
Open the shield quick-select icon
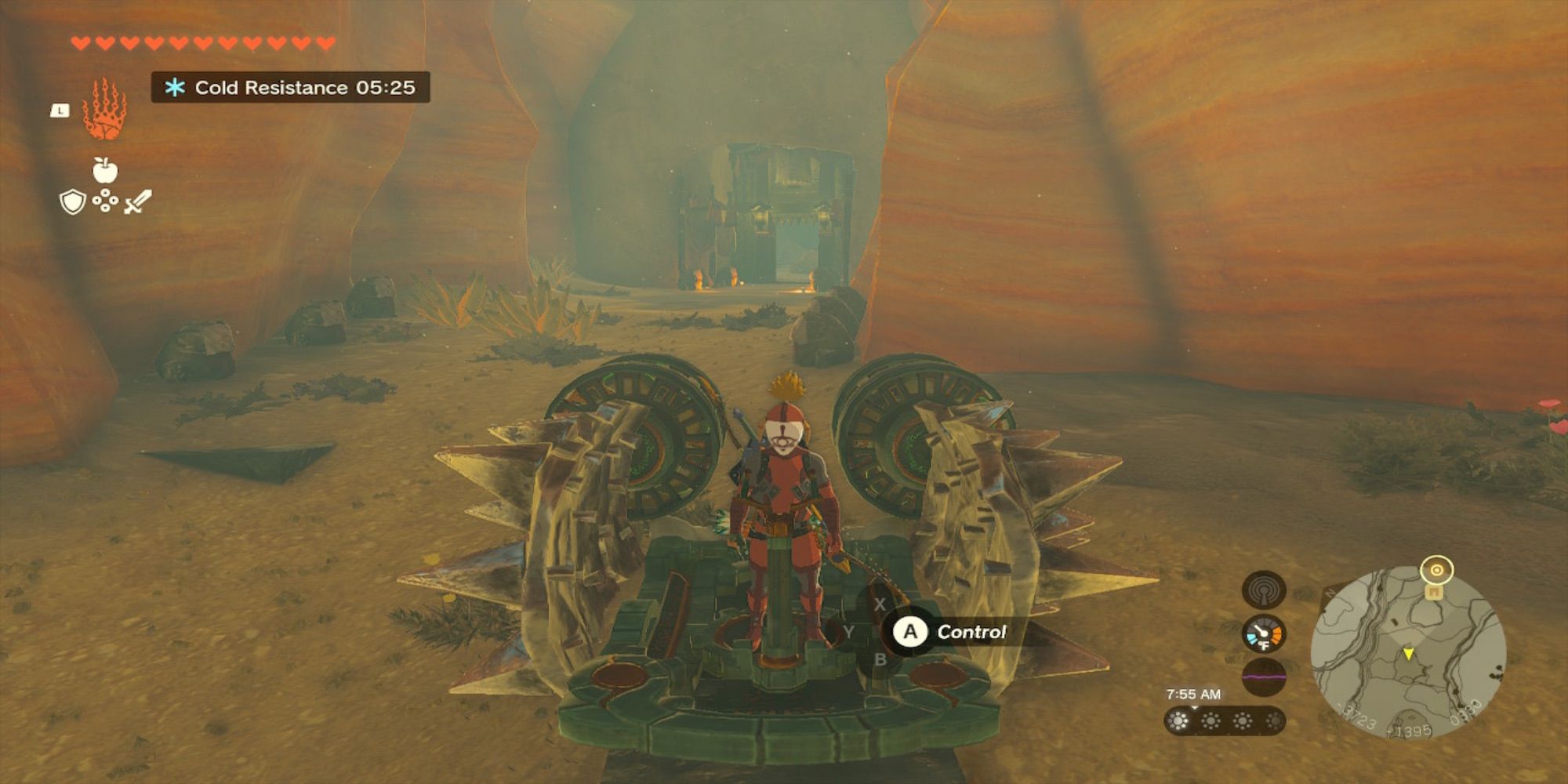[x=72, y=202]
